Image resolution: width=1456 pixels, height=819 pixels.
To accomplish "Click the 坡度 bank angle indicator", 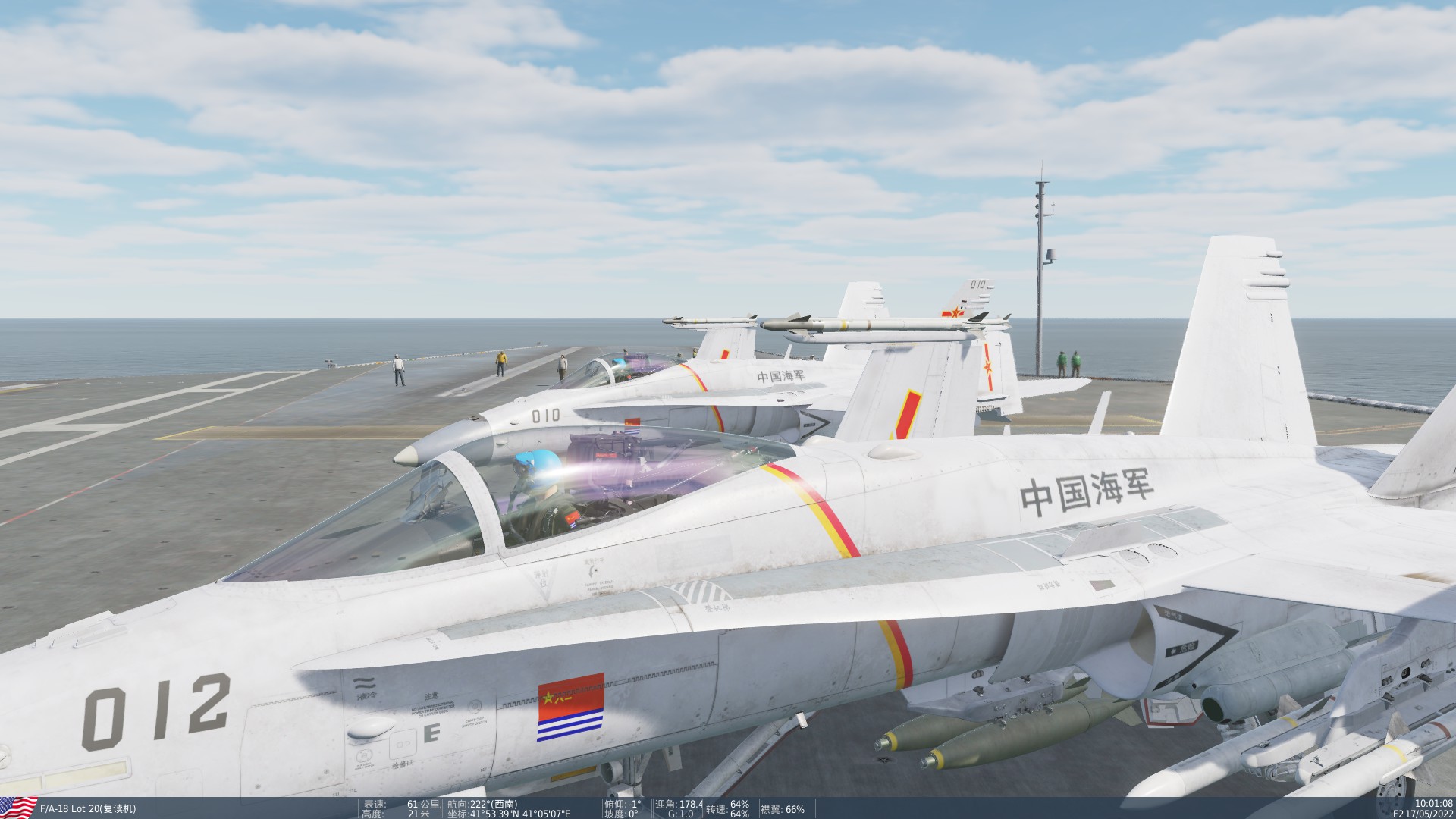I will (622, 812).
